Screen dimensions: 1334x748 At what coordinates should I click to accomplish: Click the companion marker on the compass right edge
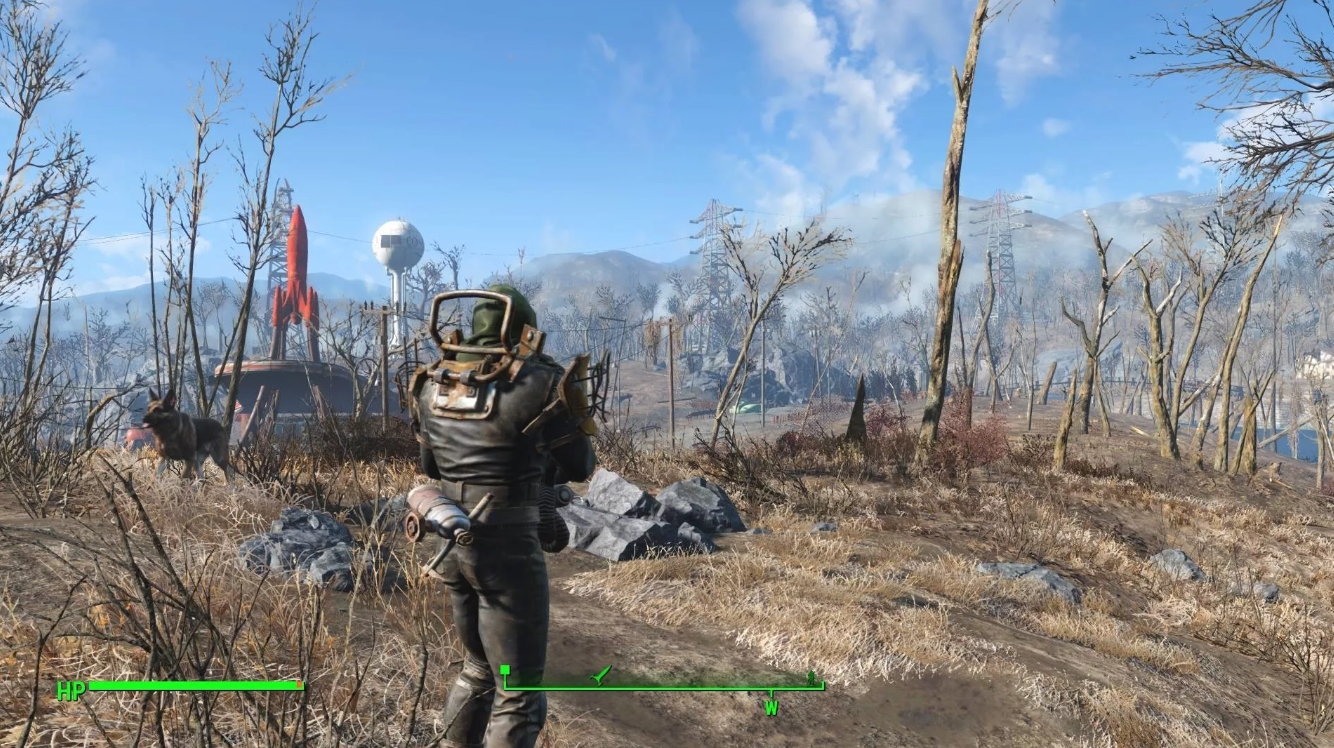point(810,675)
